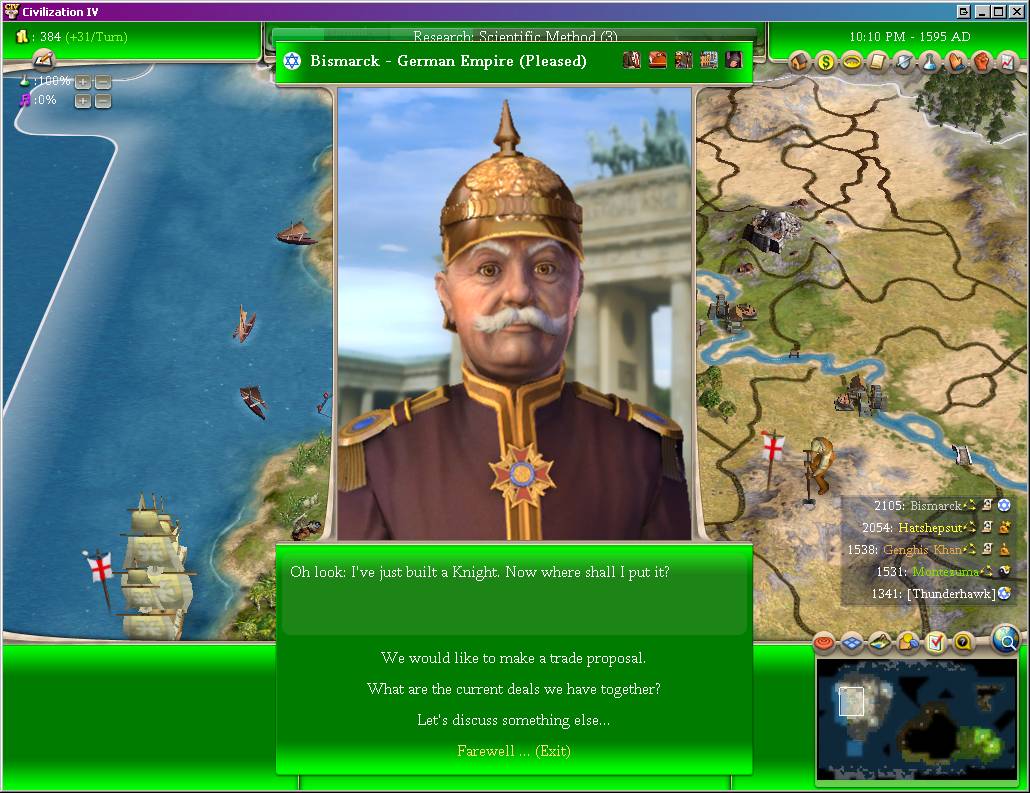
Task: Open the Info Screen graph icon
Action: coord(1008,62)
